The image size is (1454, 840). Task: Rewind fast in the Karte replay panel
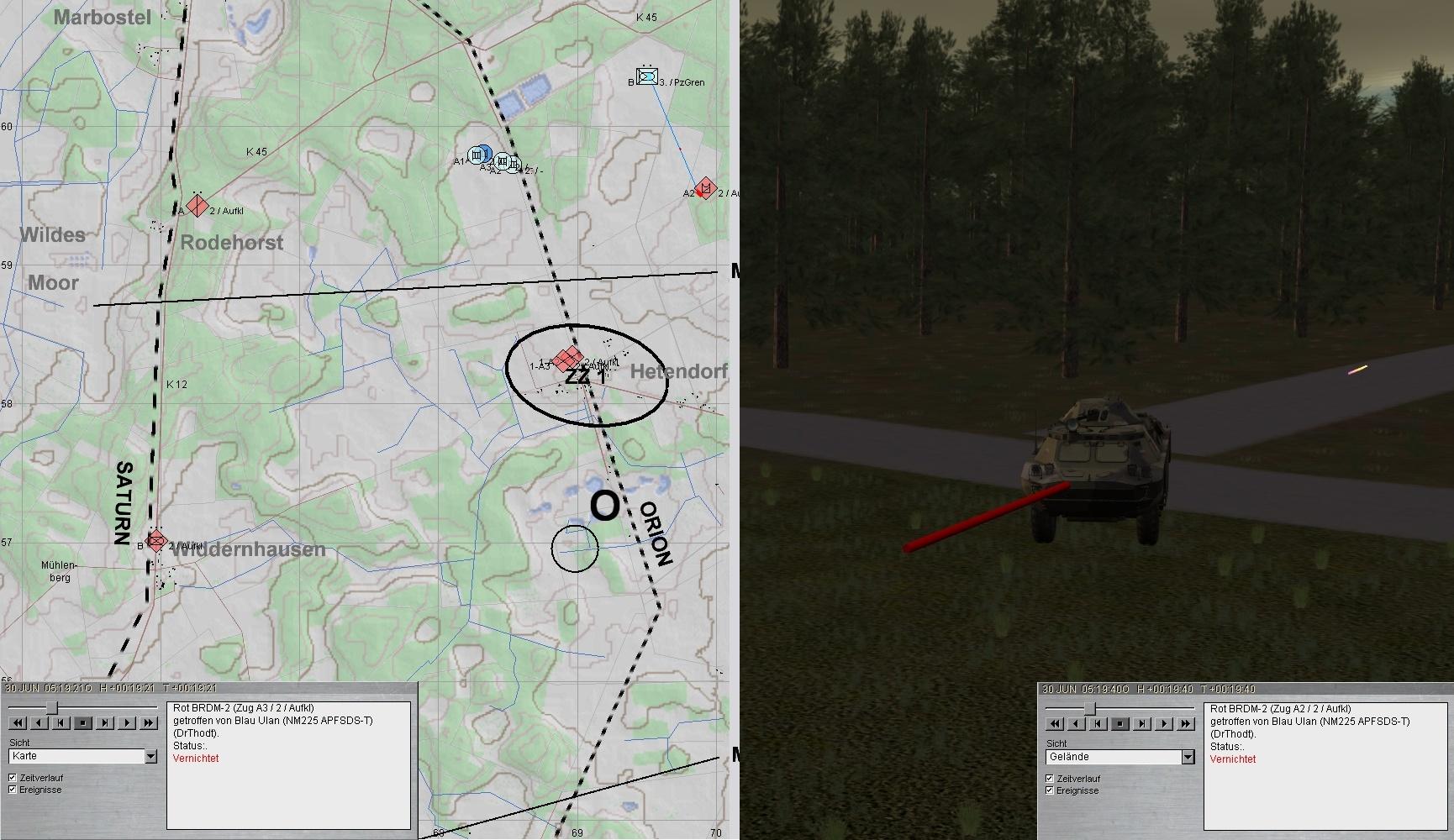click(x=18, y=722)
